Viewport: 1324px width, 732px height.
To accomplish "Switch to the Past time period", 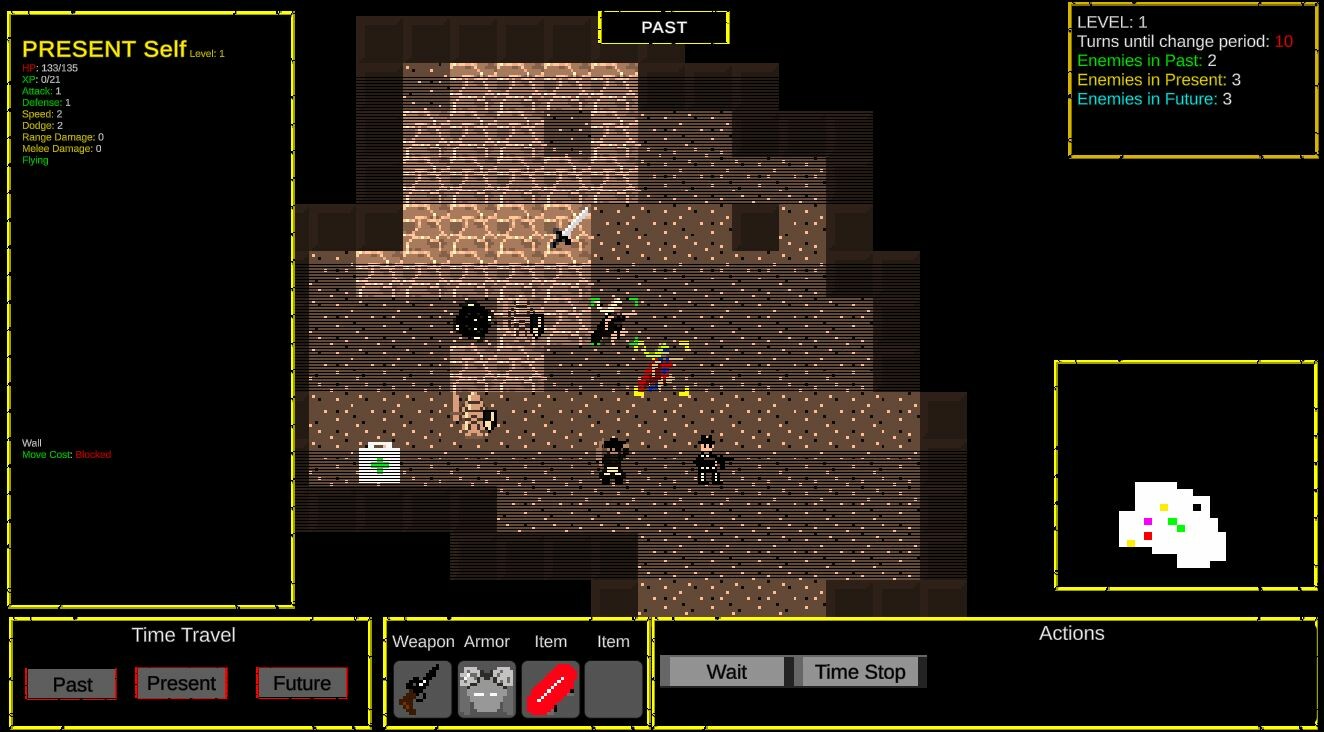I will [x=70, y=683].
